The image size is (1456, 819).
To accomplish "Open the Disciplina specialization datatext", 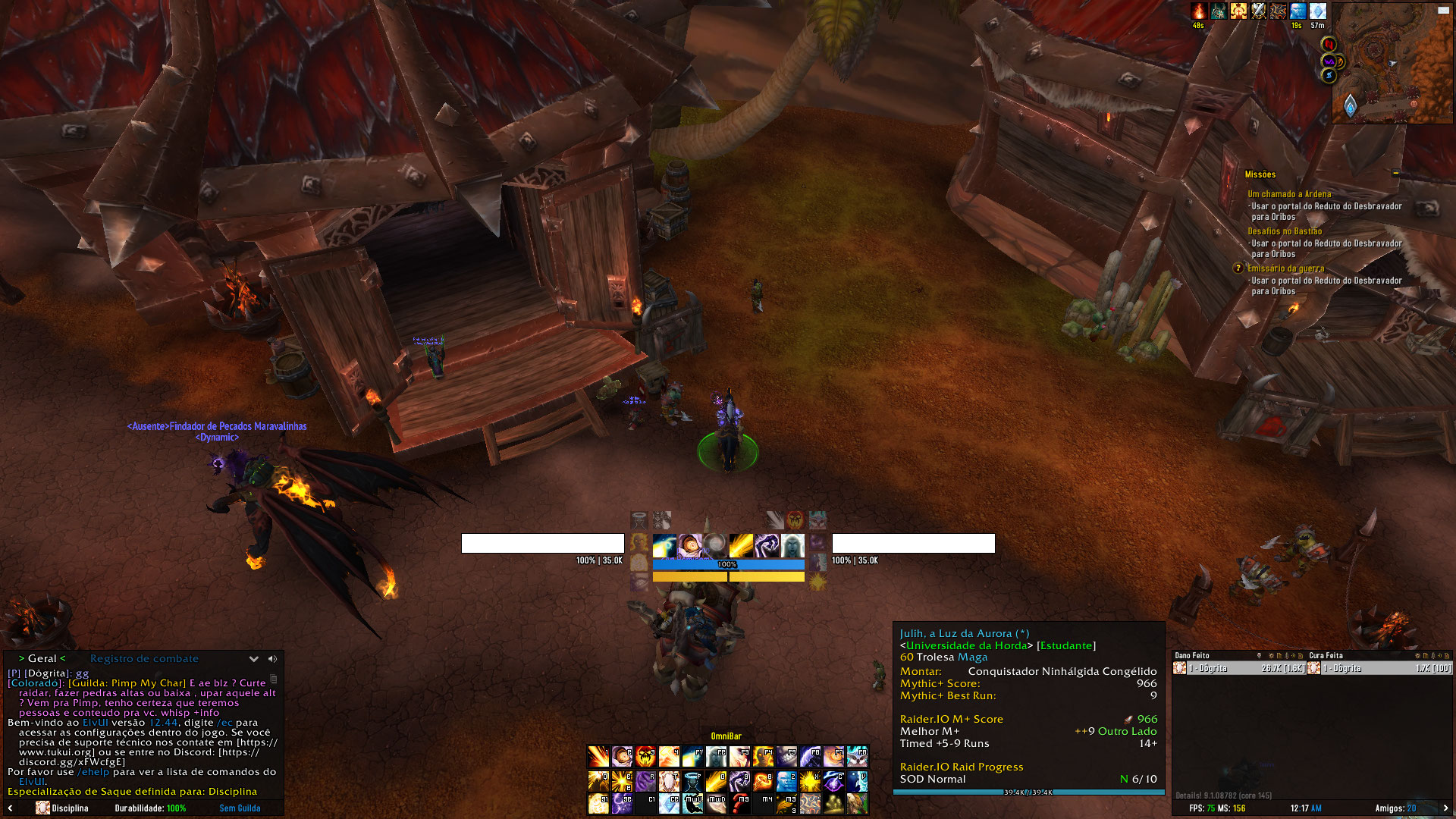I will (63, 808).
